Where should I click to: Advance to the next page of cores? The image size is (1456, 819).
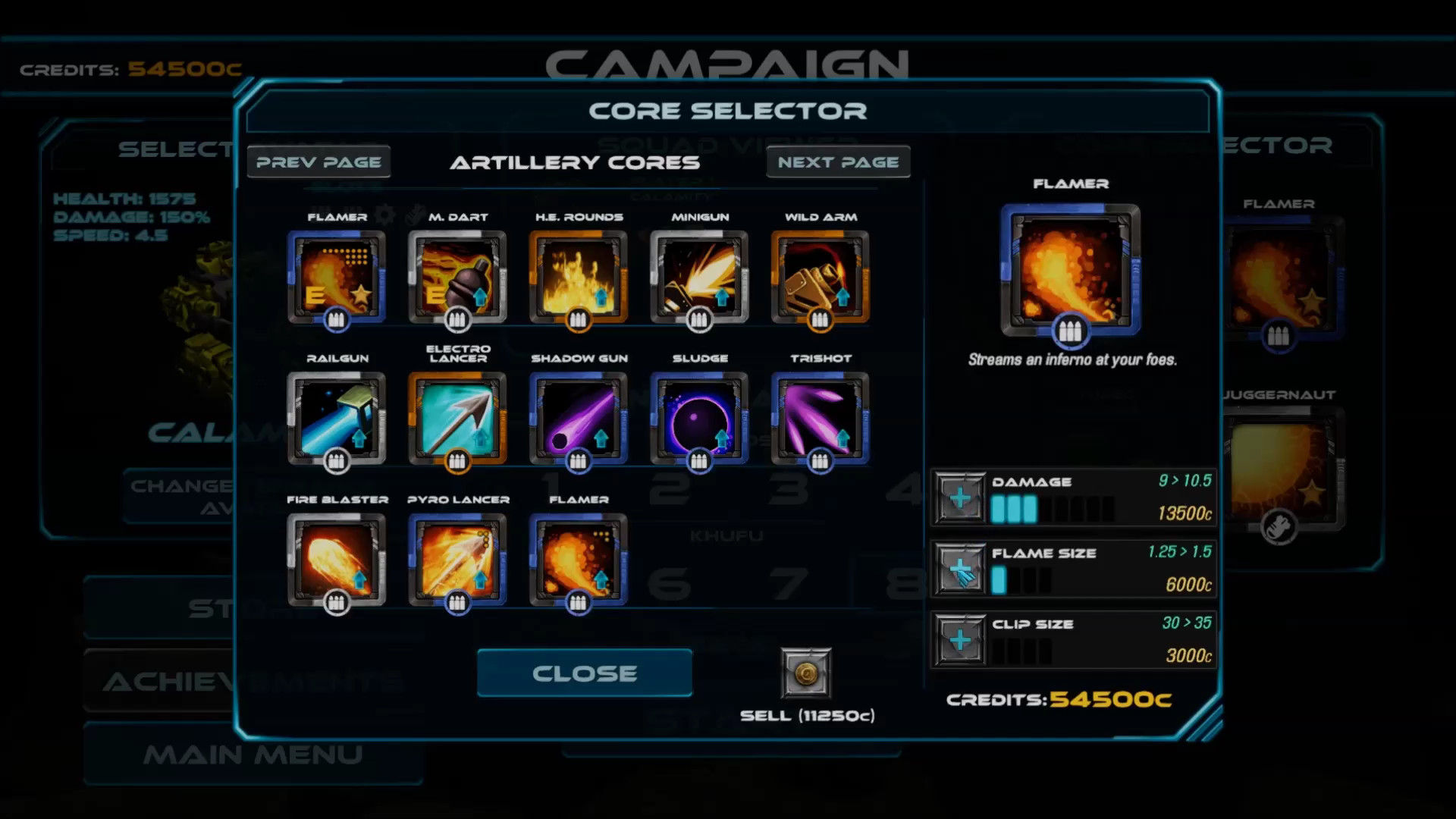tap(837, 161)
